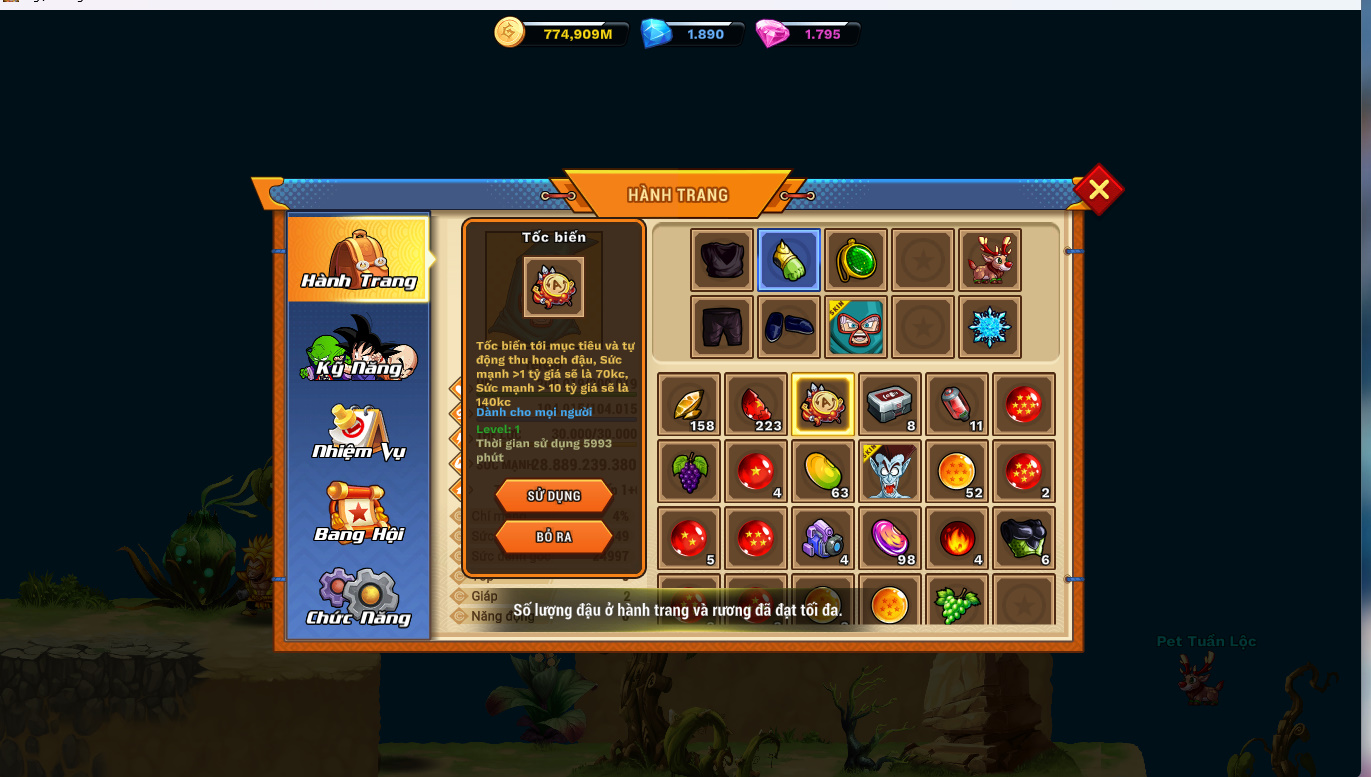This screenshot has height=777, width=1371.
Task: Go to the Chức Năng functions tab
Action: [358, 598]
